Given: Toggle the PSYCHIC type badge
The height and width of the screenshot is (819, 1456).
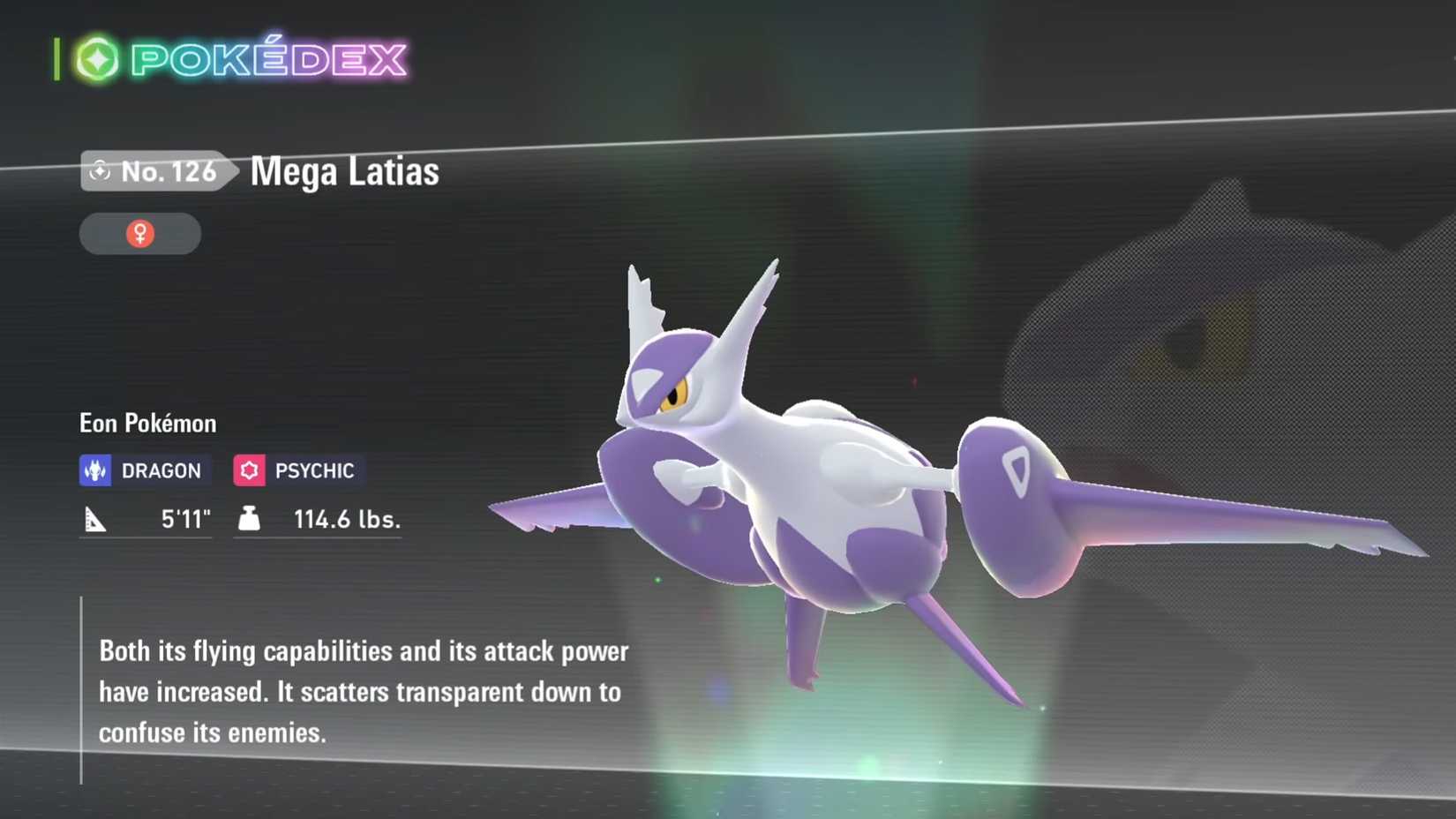Looking at the screenshot, I should tap(296, 470).
